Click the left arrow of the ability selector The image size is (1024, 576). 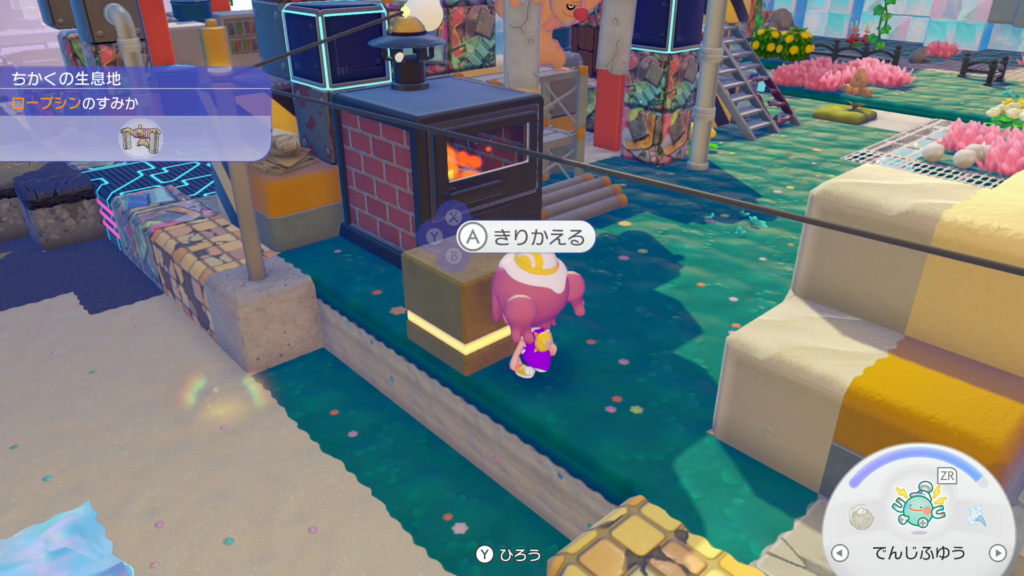coord(840,553)
